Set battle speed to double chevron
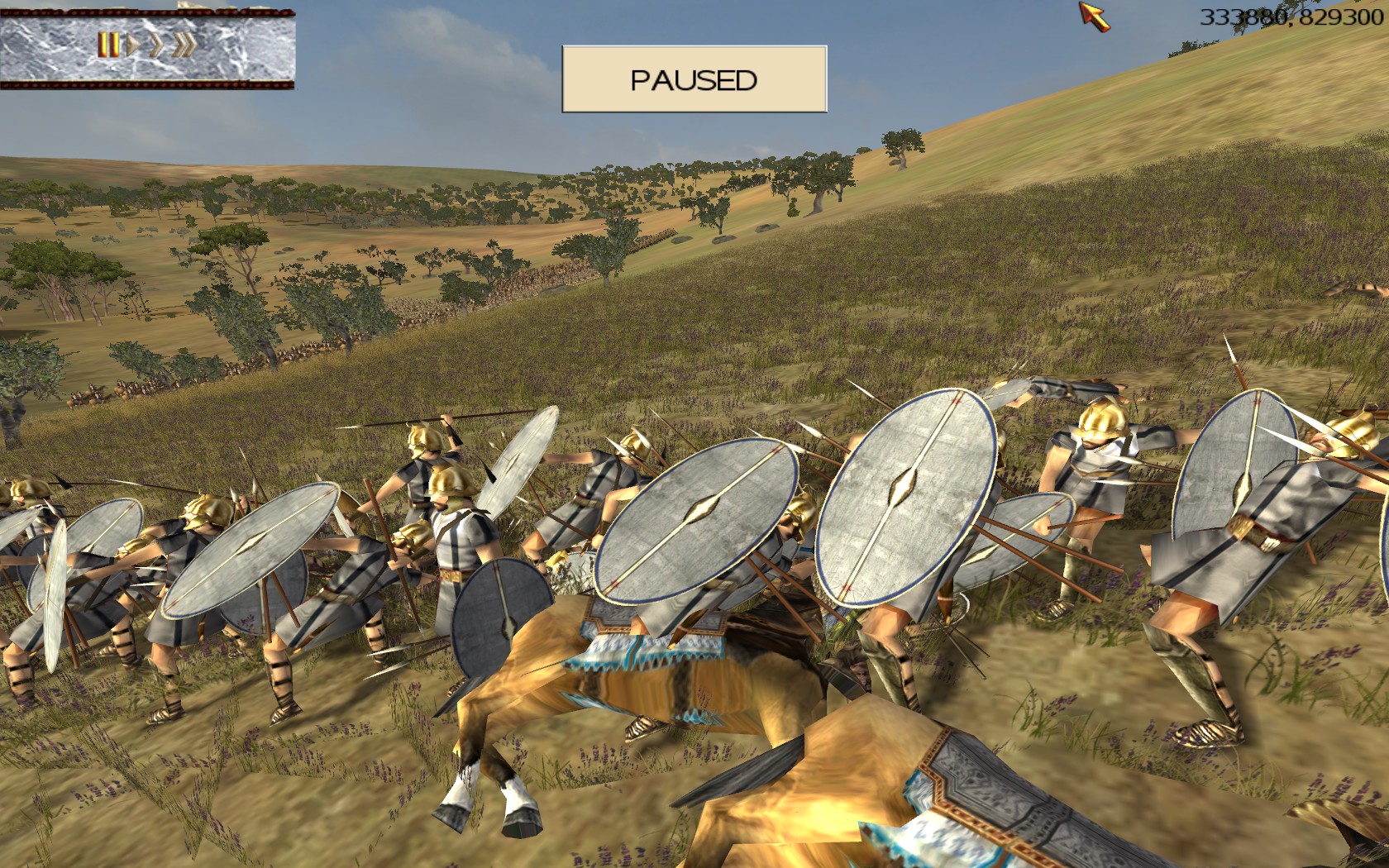Screen dimensions: 1389x868 pyautogui.click(x=156, y=45)
